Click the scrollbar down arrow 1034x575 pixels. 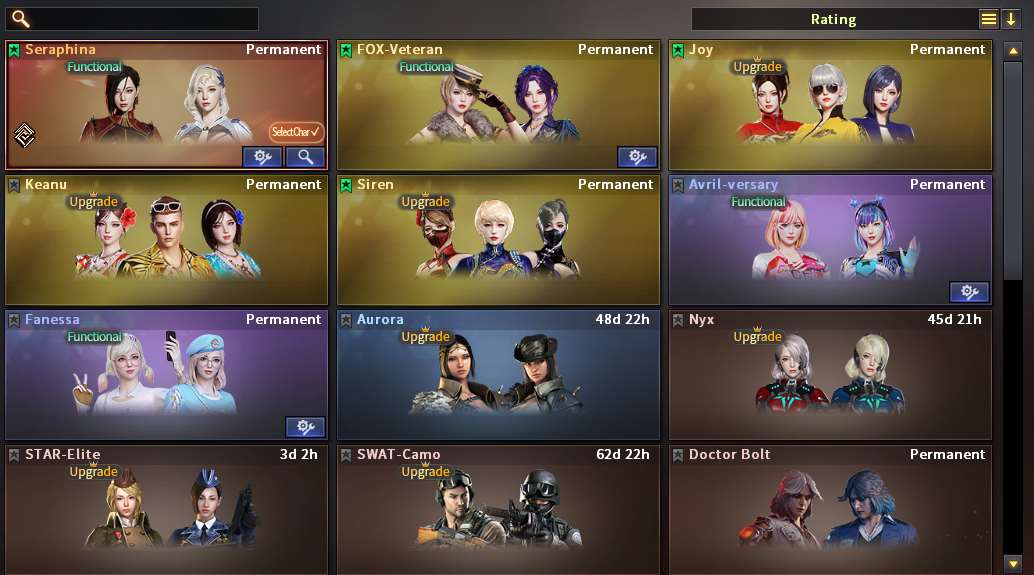1013,563
